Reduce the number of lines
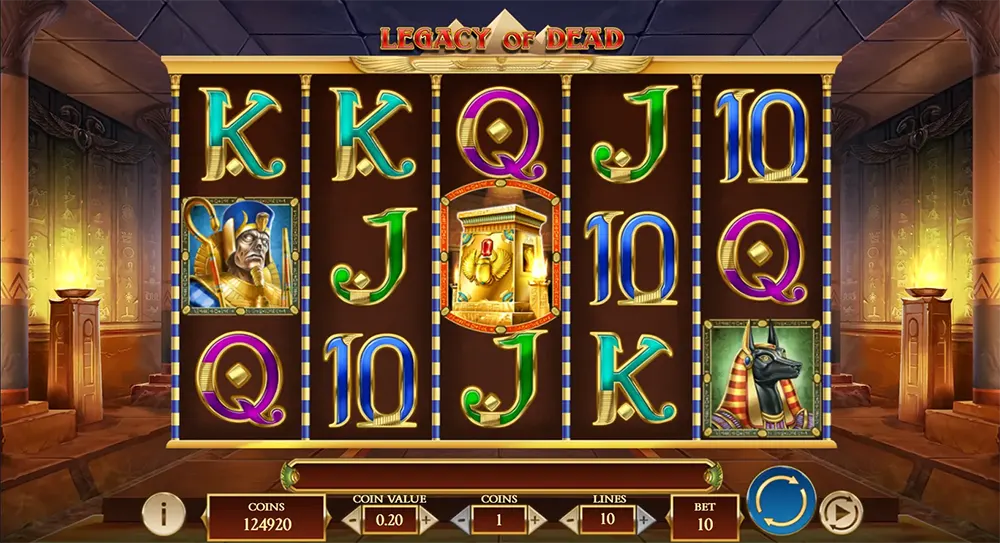This screenshot has width=1000, height=543. (x=569, y=519)
